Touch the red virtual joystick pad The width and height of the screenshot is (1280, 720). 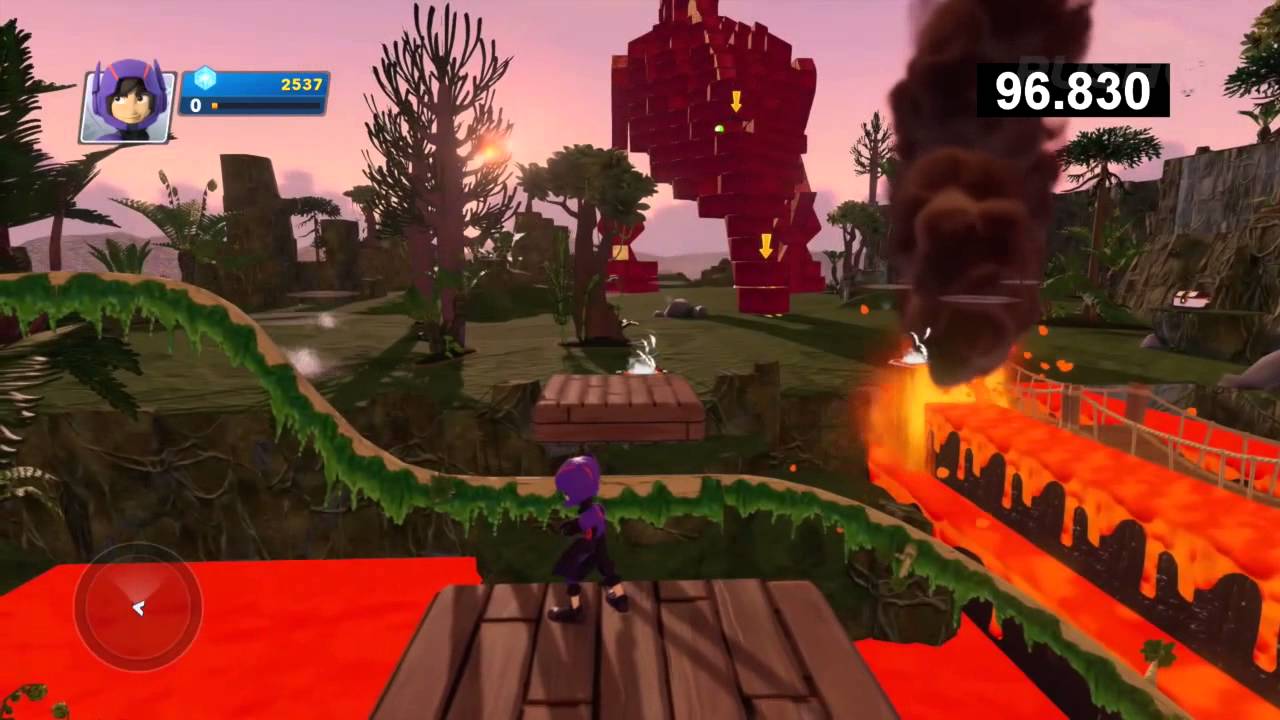[138, 606]
